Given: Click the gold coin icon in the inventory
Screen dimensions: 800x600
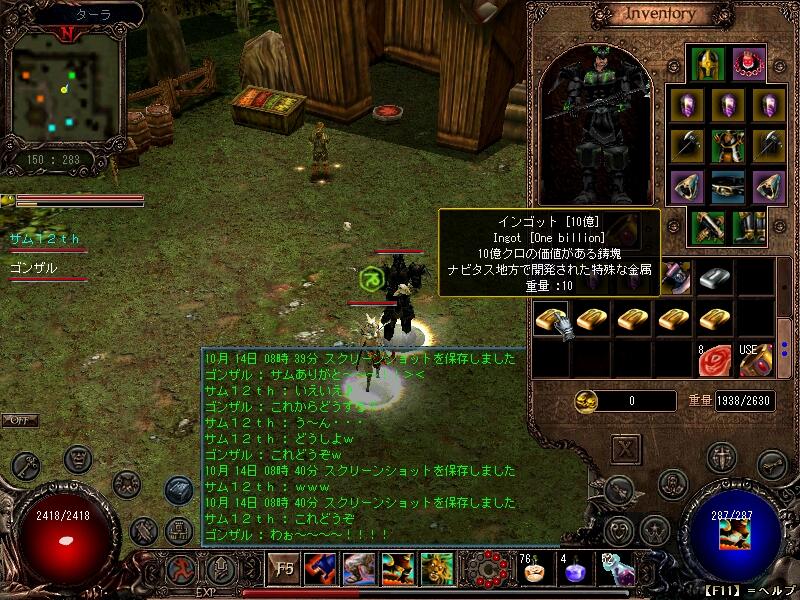Looking at the screenshot, I should coord(587,401).
